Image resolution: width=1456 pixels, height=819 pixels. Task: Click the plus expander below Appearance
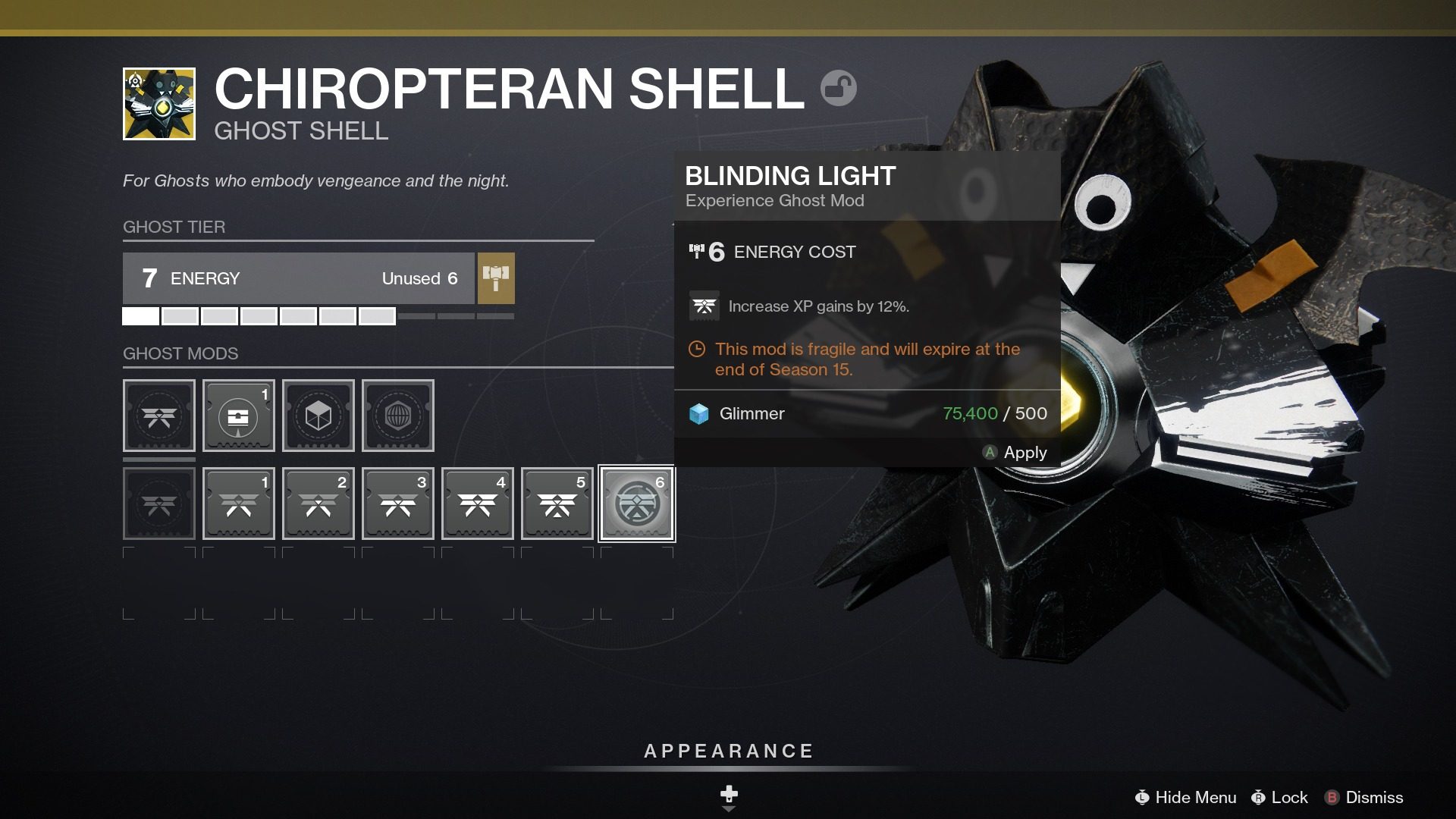[728, 794]
